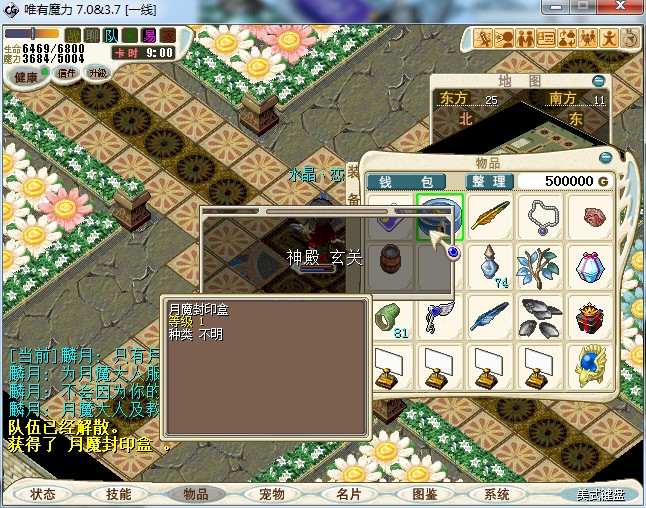Select the pearl necklace item

click(x=541, y=216)
